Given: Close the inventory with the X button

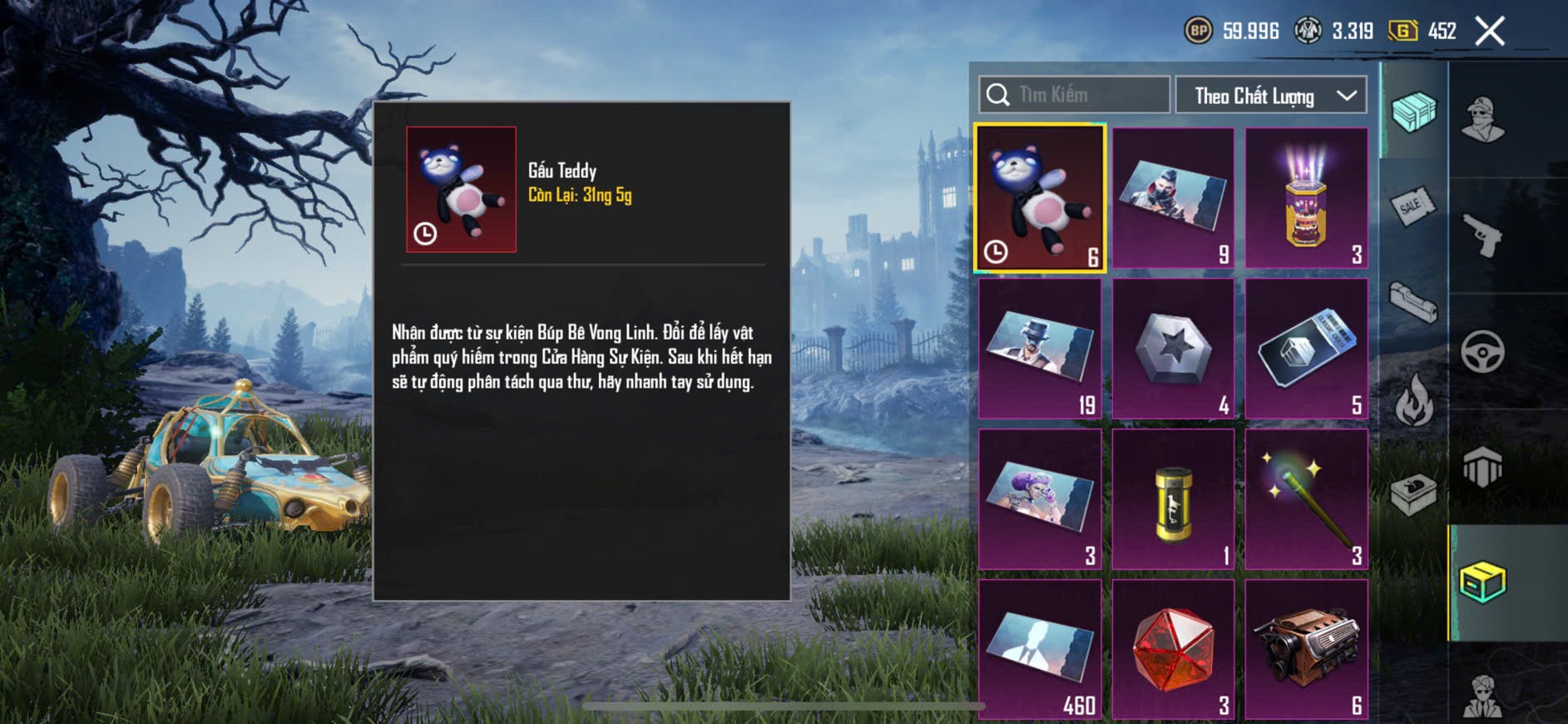Looking at the screenshot, I should point(1490,32).
